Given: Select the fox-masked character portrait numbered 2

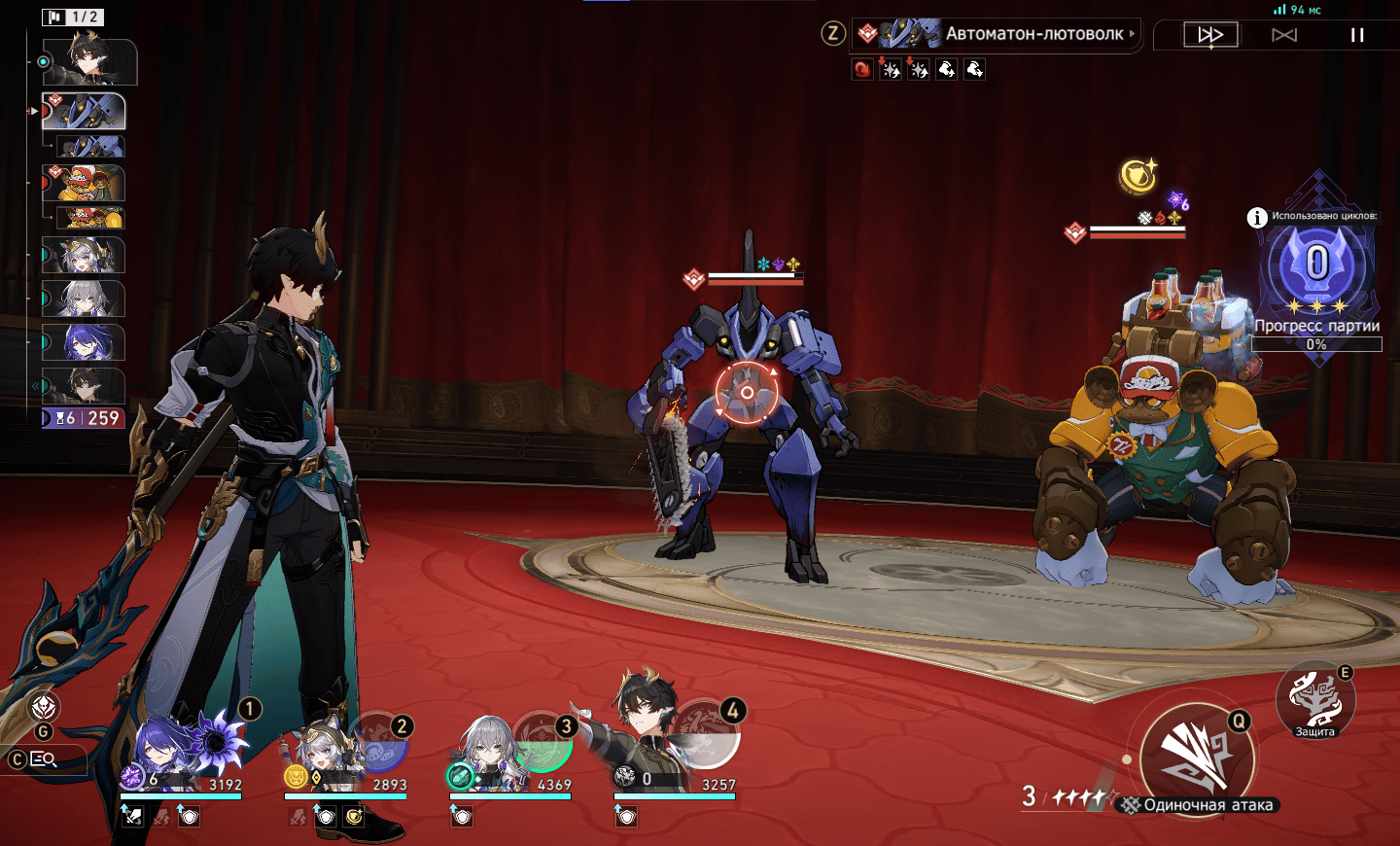Looking at the screenshot, I should coord(345,756).
